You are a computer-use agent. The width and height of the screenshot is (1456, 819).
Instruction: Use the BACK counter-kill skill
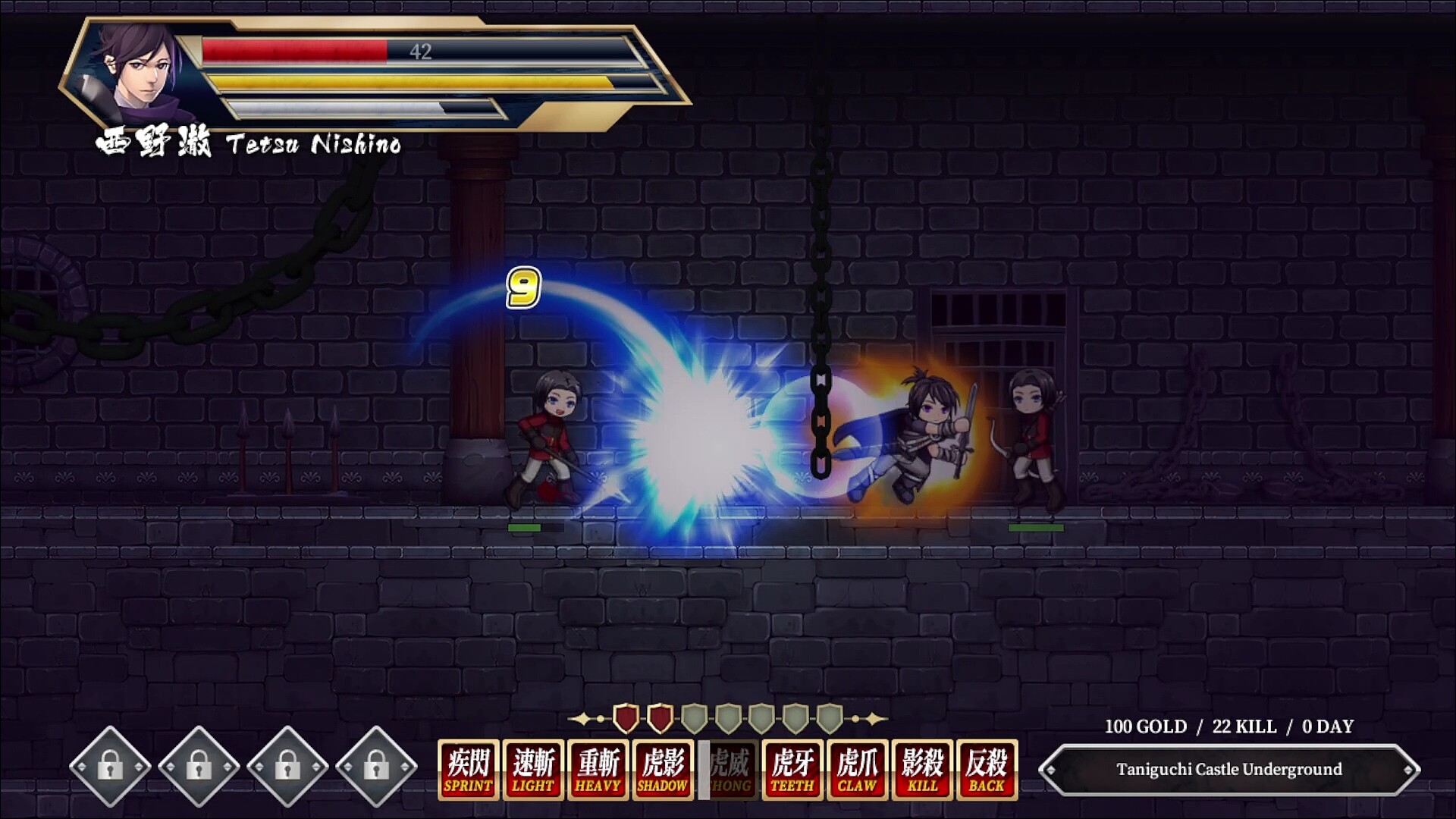[988, 768]
